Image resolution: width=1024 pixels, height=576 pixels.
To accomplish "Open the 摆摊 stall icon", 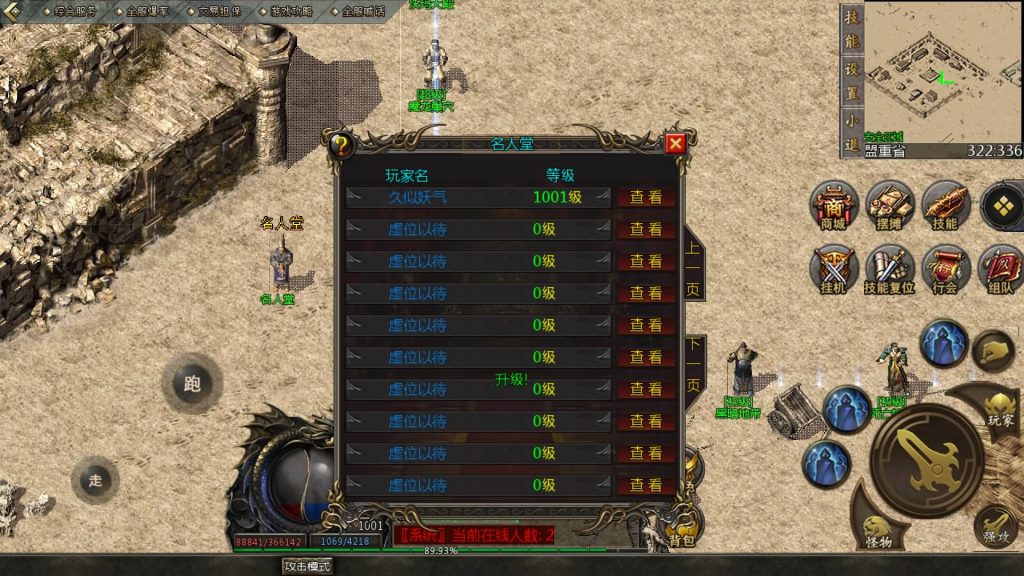I will 889,203.
